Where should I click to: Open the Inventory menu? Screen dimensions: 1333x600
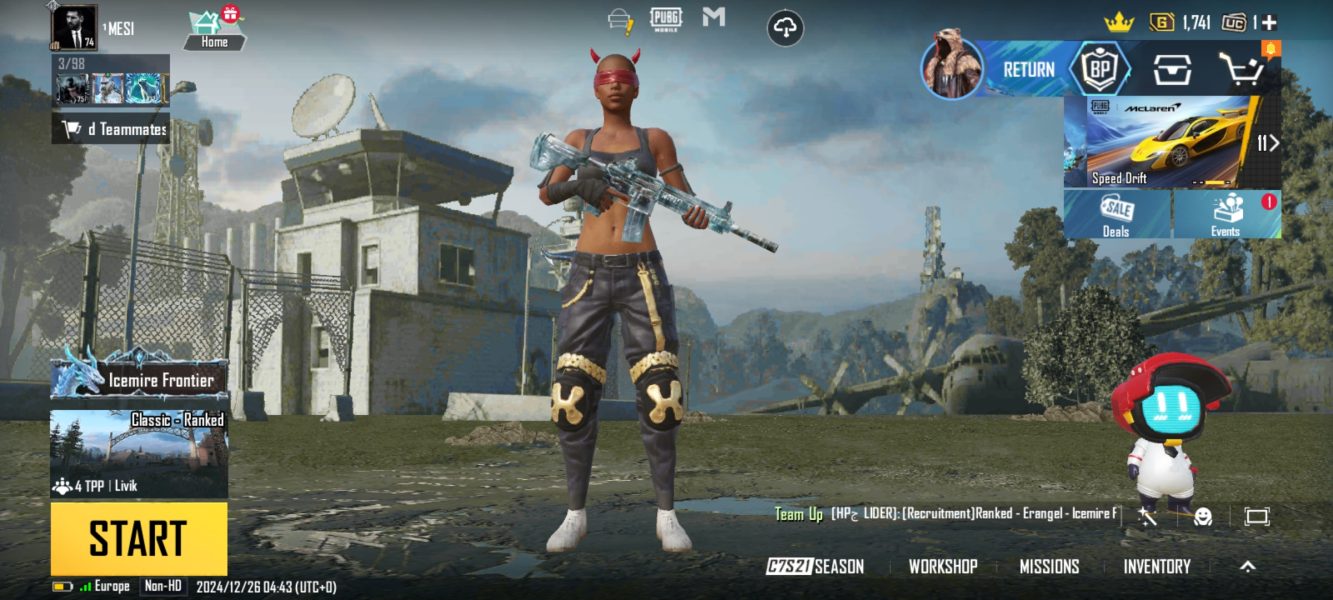click(1157, 566)
